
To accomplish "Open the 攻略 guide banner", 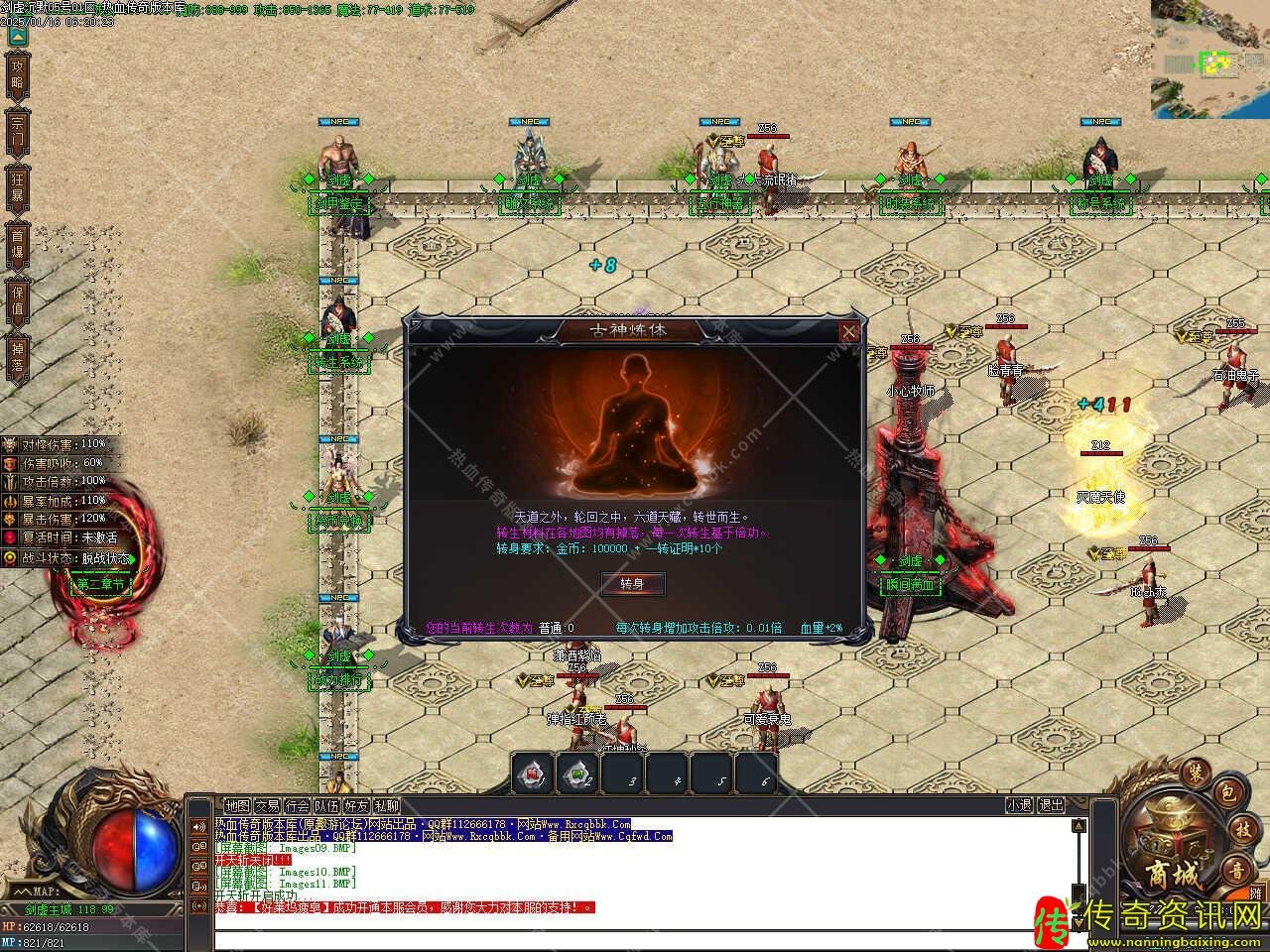I will 17,73.
